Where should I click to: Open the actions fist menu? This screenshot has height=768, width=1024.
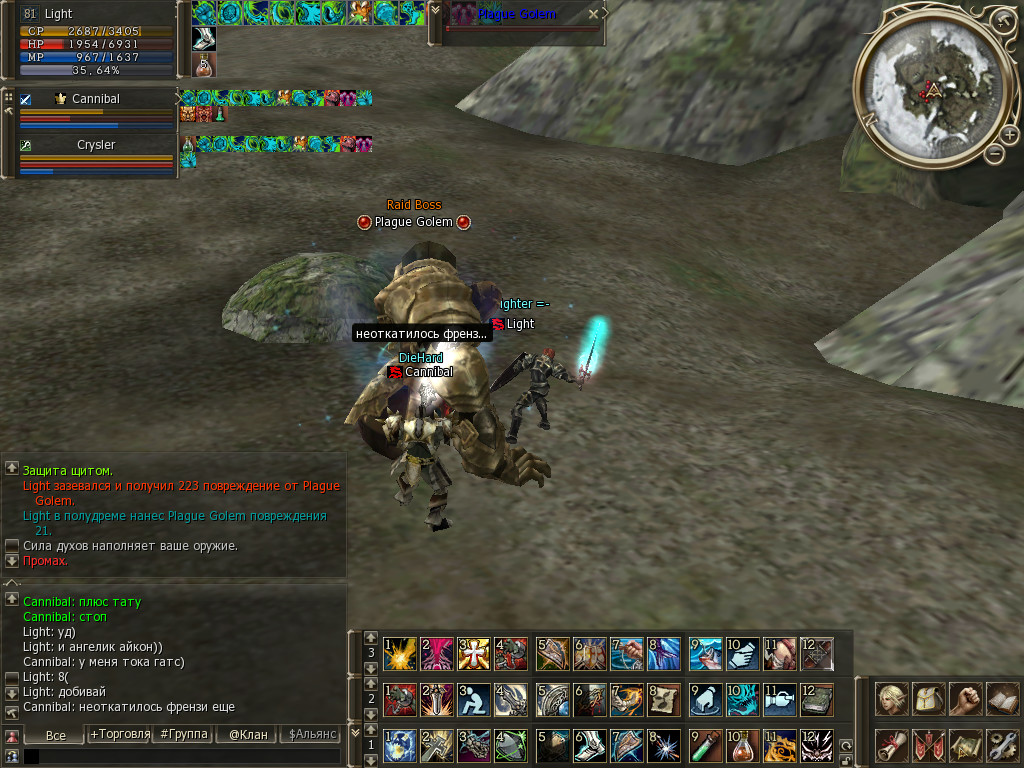point(965,699)
